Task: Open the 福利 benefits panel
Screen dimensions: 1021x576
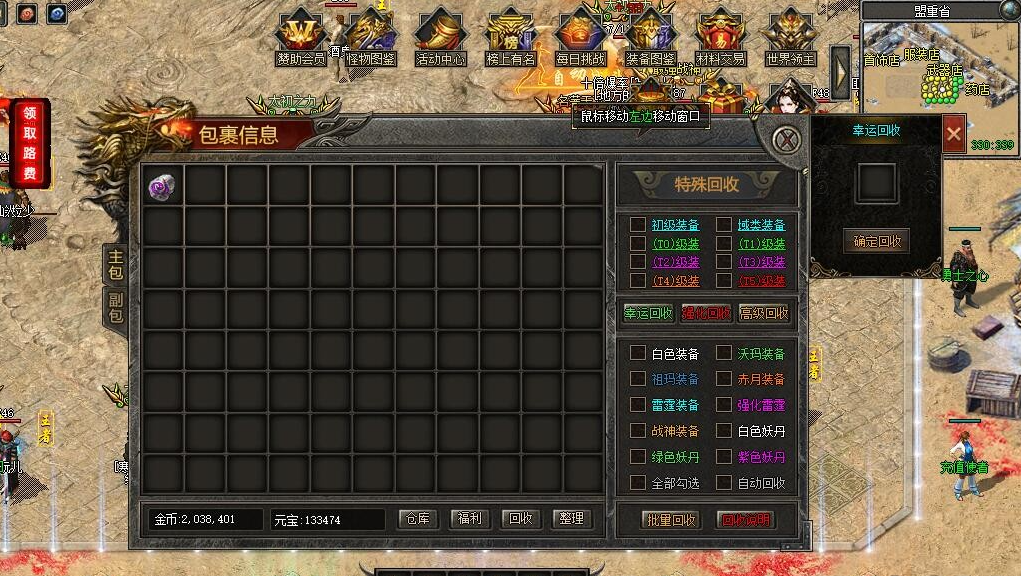Action: 470,519
